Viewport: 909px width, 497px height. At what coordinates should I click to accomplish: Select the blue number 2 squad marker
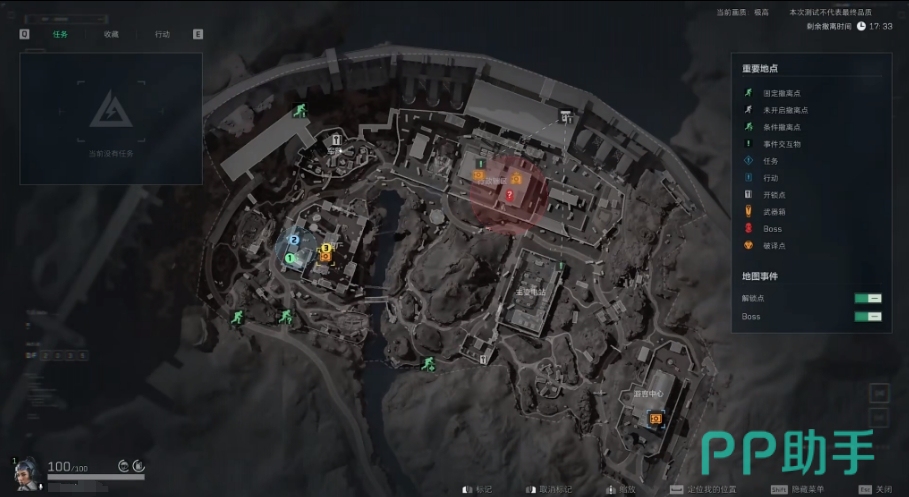click(294, 240)
